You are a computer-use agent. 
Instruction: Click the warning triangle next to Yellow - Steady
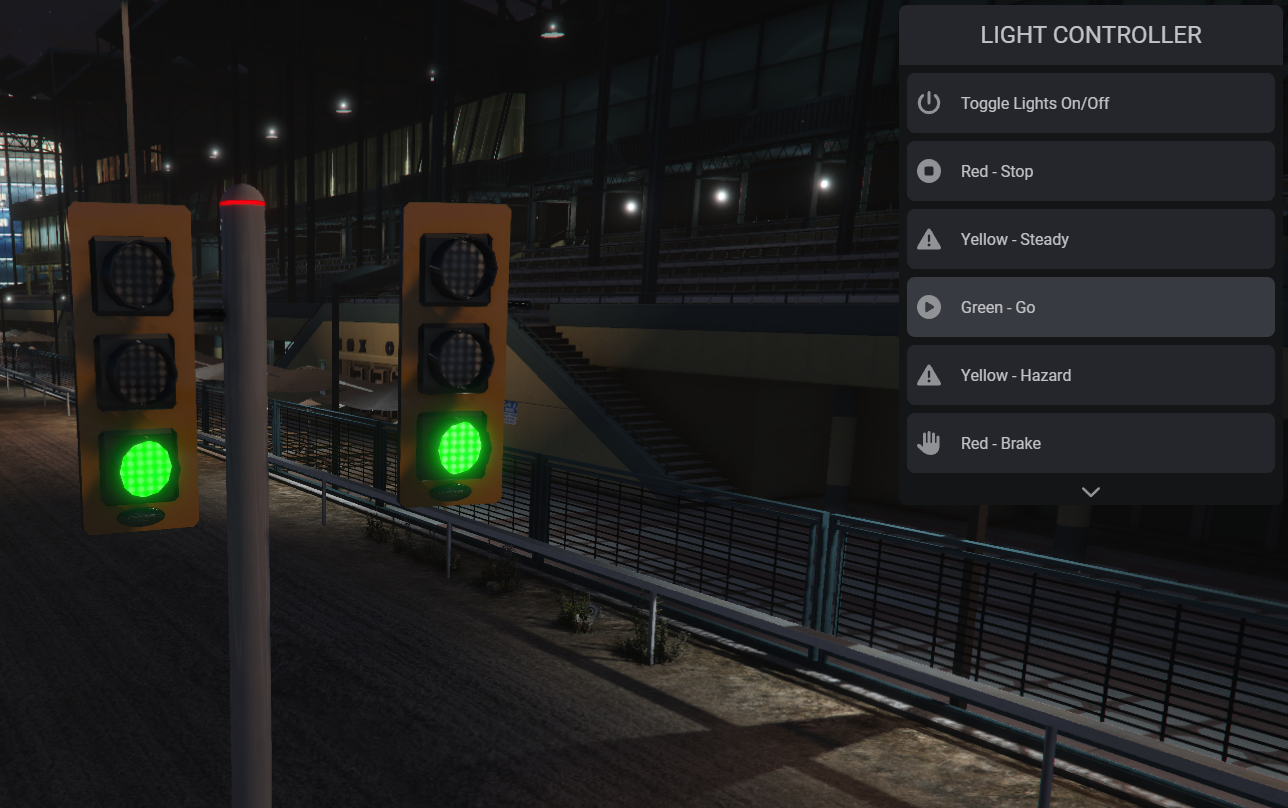click(x=928, y=239)
